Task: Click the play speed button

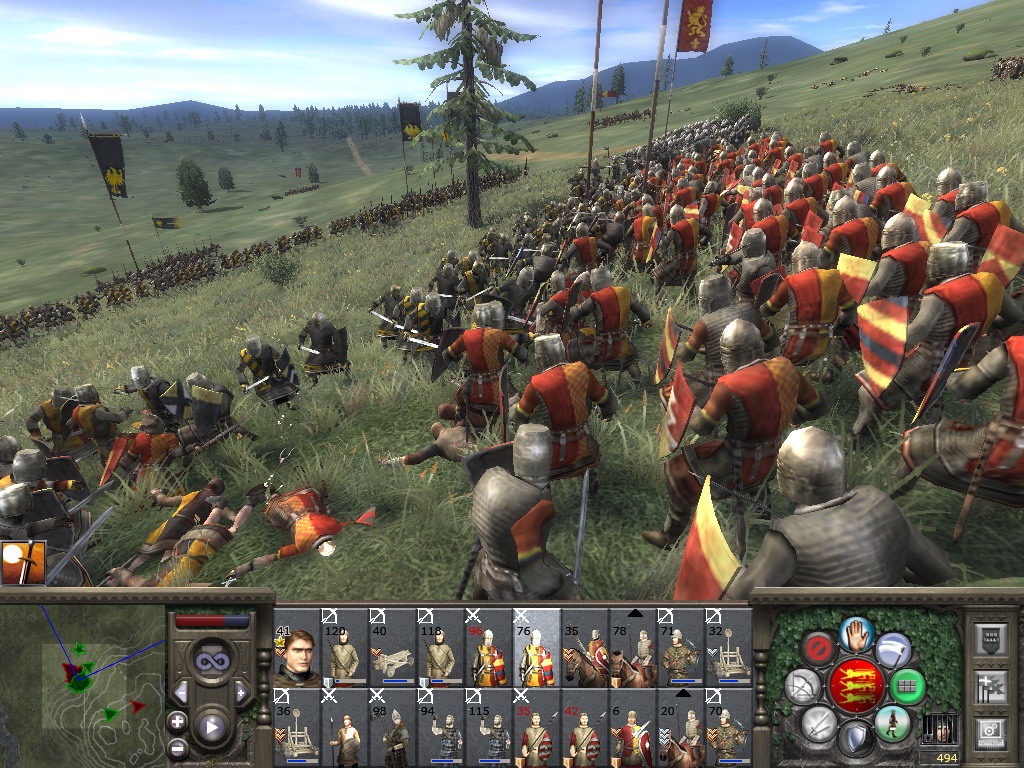Action: click(212, 727)
